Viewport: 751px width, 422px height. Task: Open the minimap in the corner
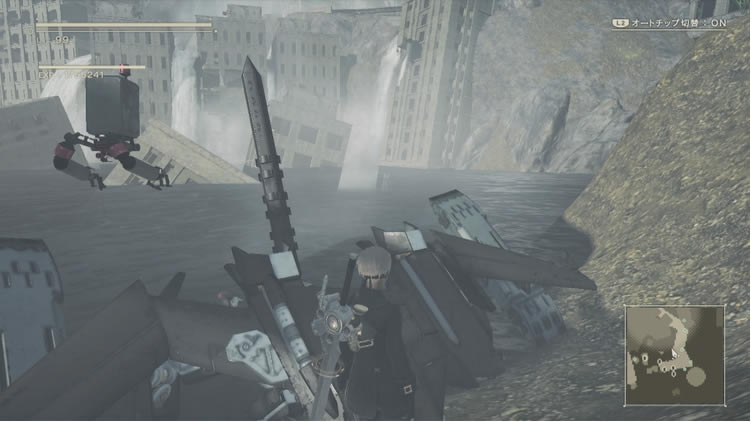(674, 355)
